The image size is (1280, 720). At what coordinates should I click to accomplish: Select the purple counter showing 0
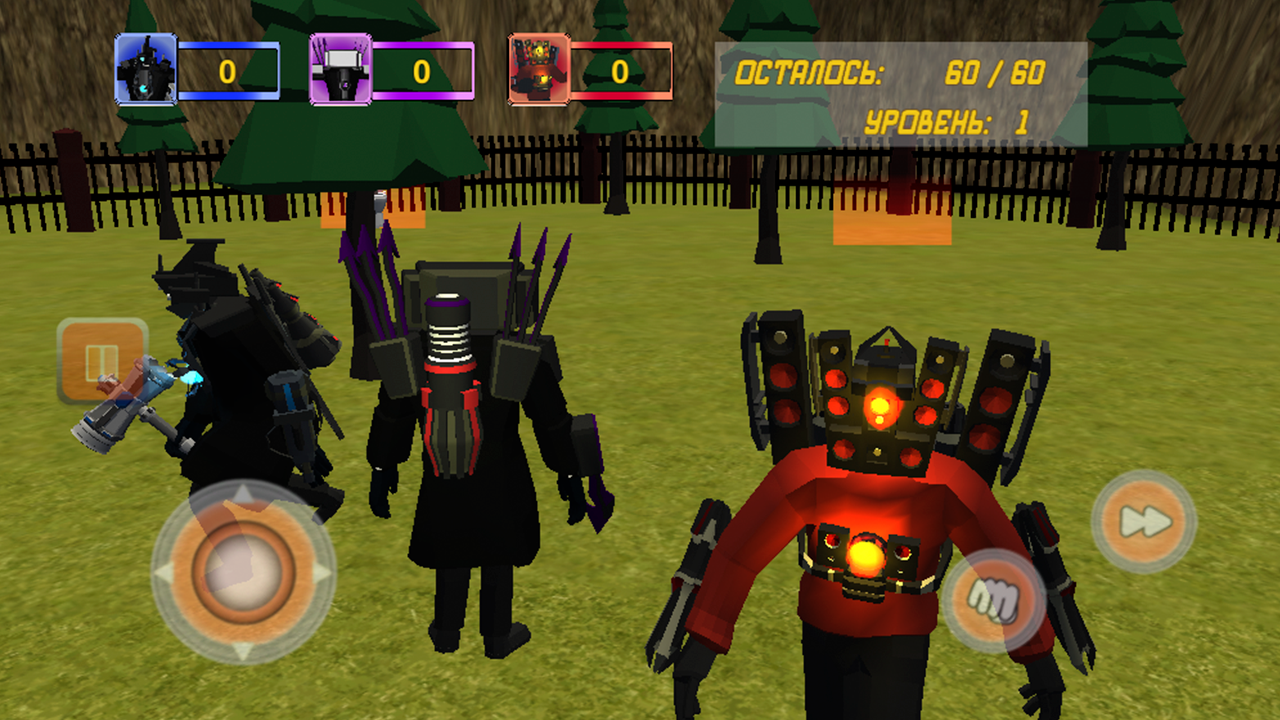pyautogui.click(x=421, y=69)
